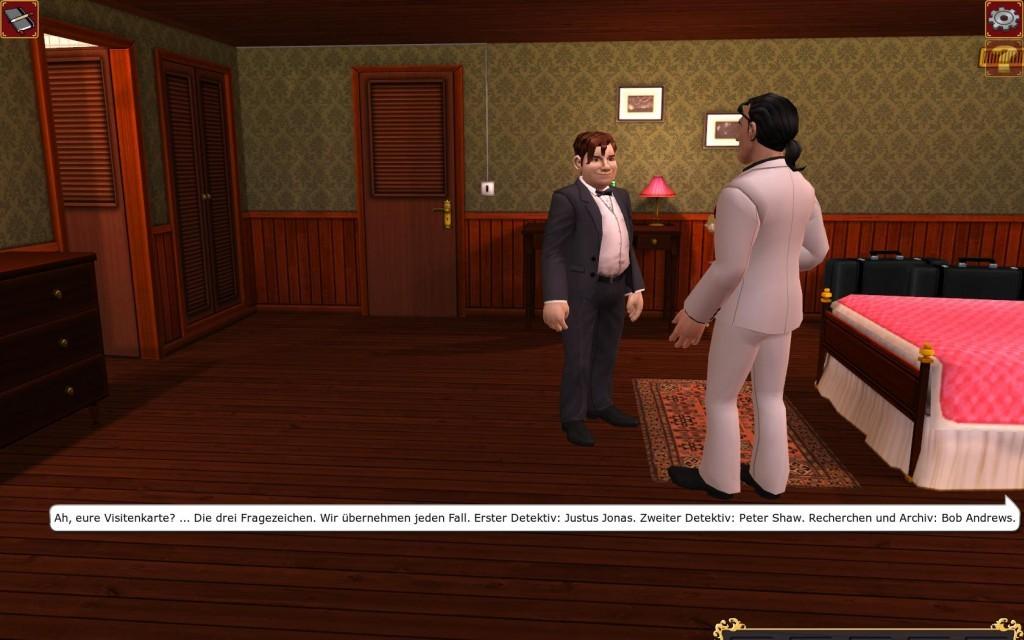This screenshot has height=640, width=1024.
Task: Open the inventory bar with the gold frame
Action: pos(868,631)
